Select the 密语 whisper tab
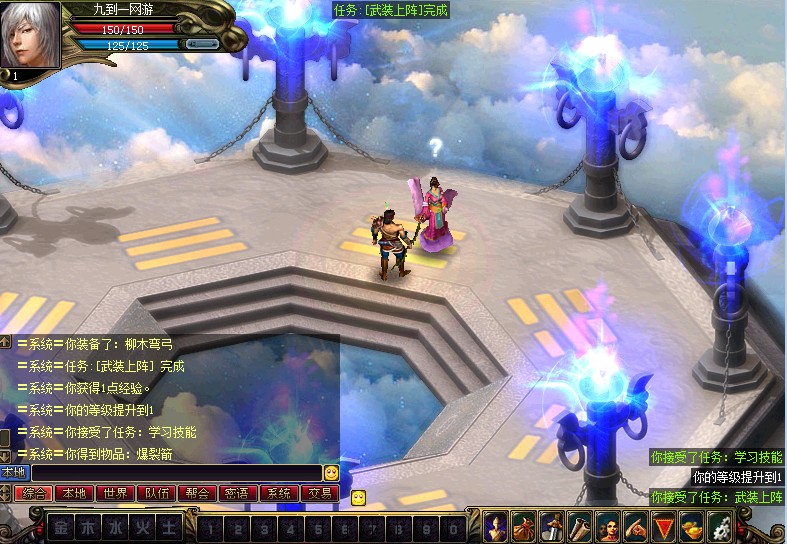The width and height of the screenshot is (787, 544). [x=238, y=493]
